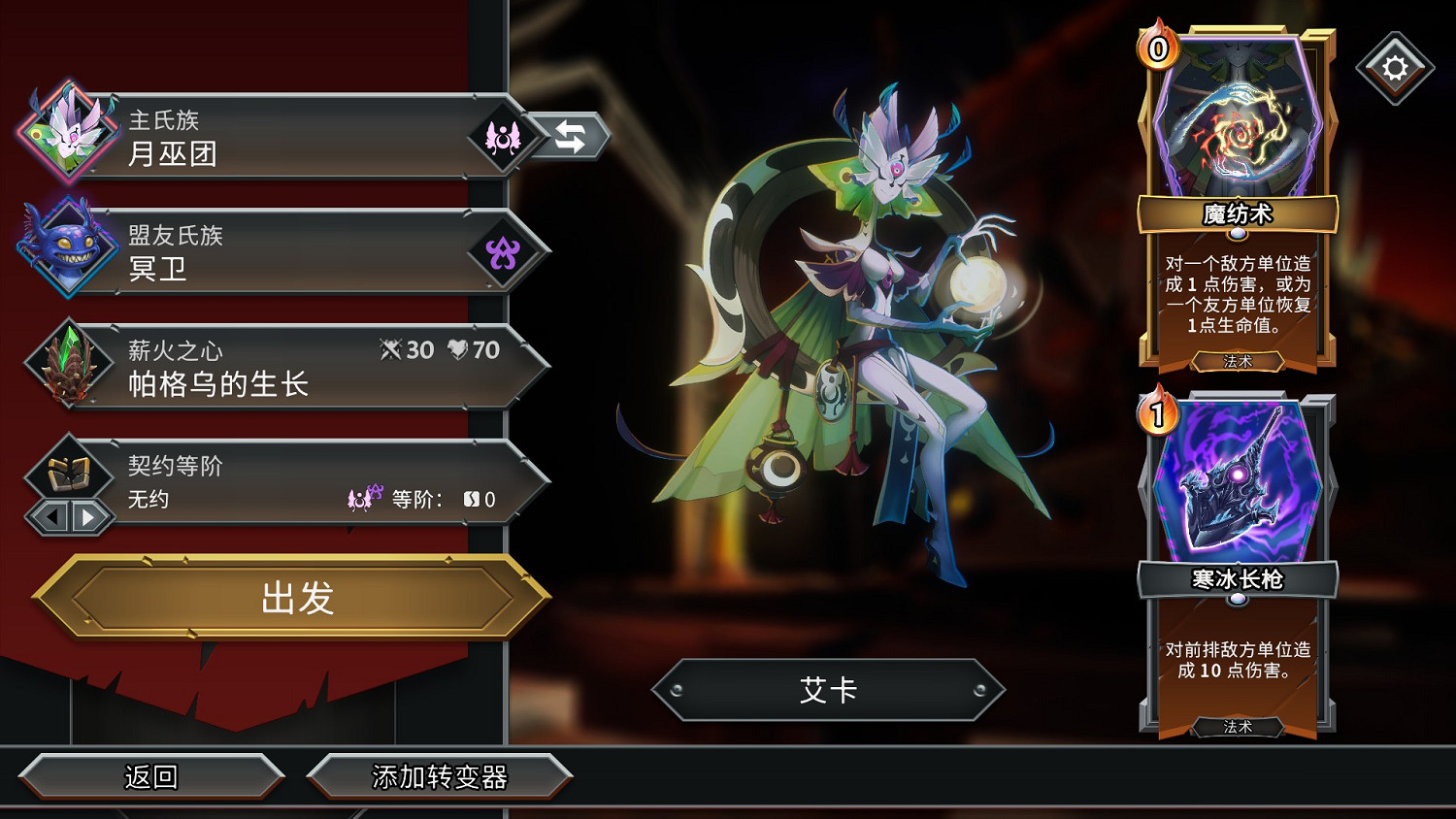This screenshot has width=1456, height=819.
Task: Click the left arrow under 契约等阶
Action: tap(53, 517)
